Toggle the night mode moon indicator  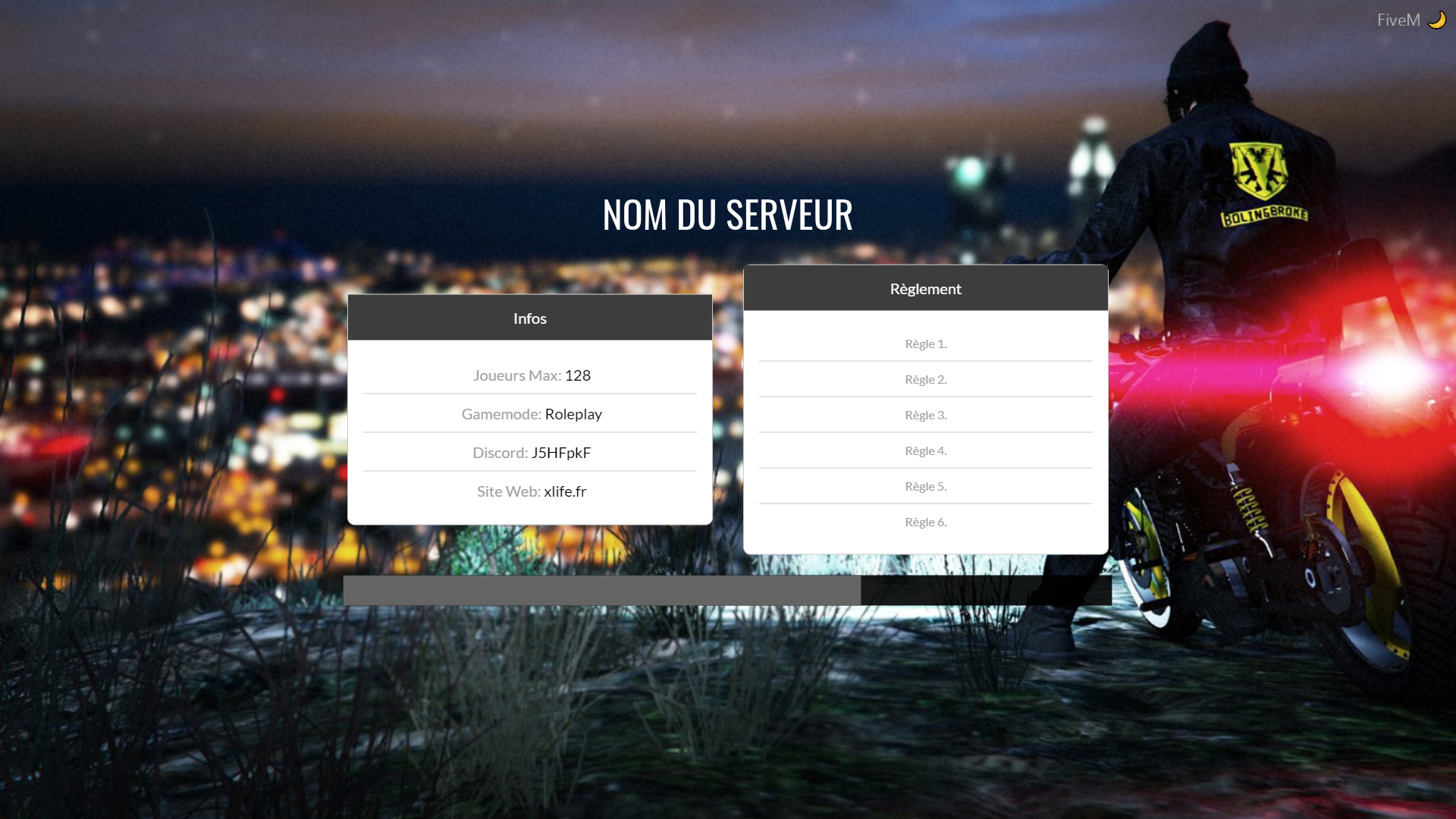[1438, 19]
